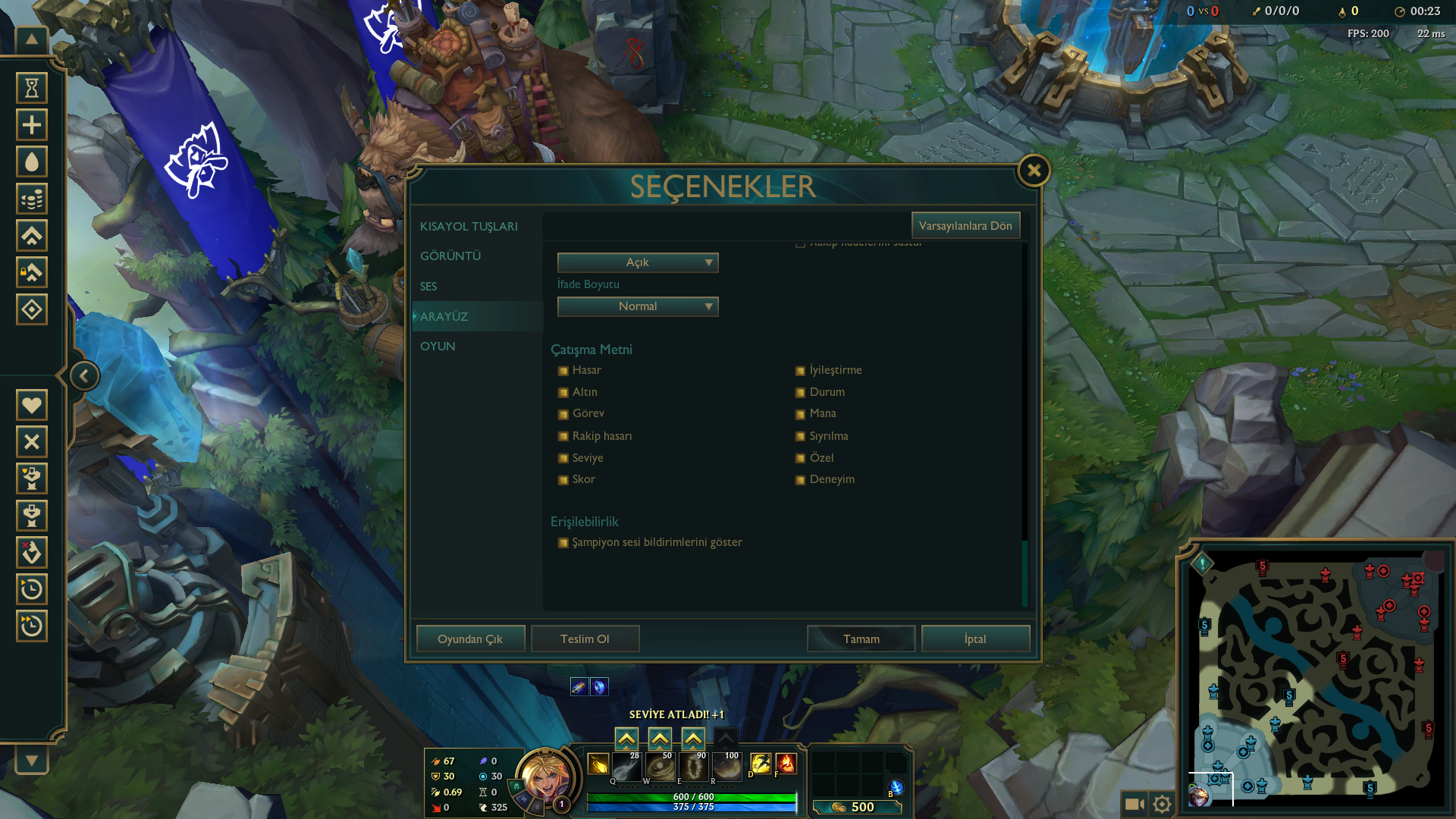Screen dimensions: 1456x819
Task: Open the İfade Boyutu Normal dropdown
Action: coord(638,306)
